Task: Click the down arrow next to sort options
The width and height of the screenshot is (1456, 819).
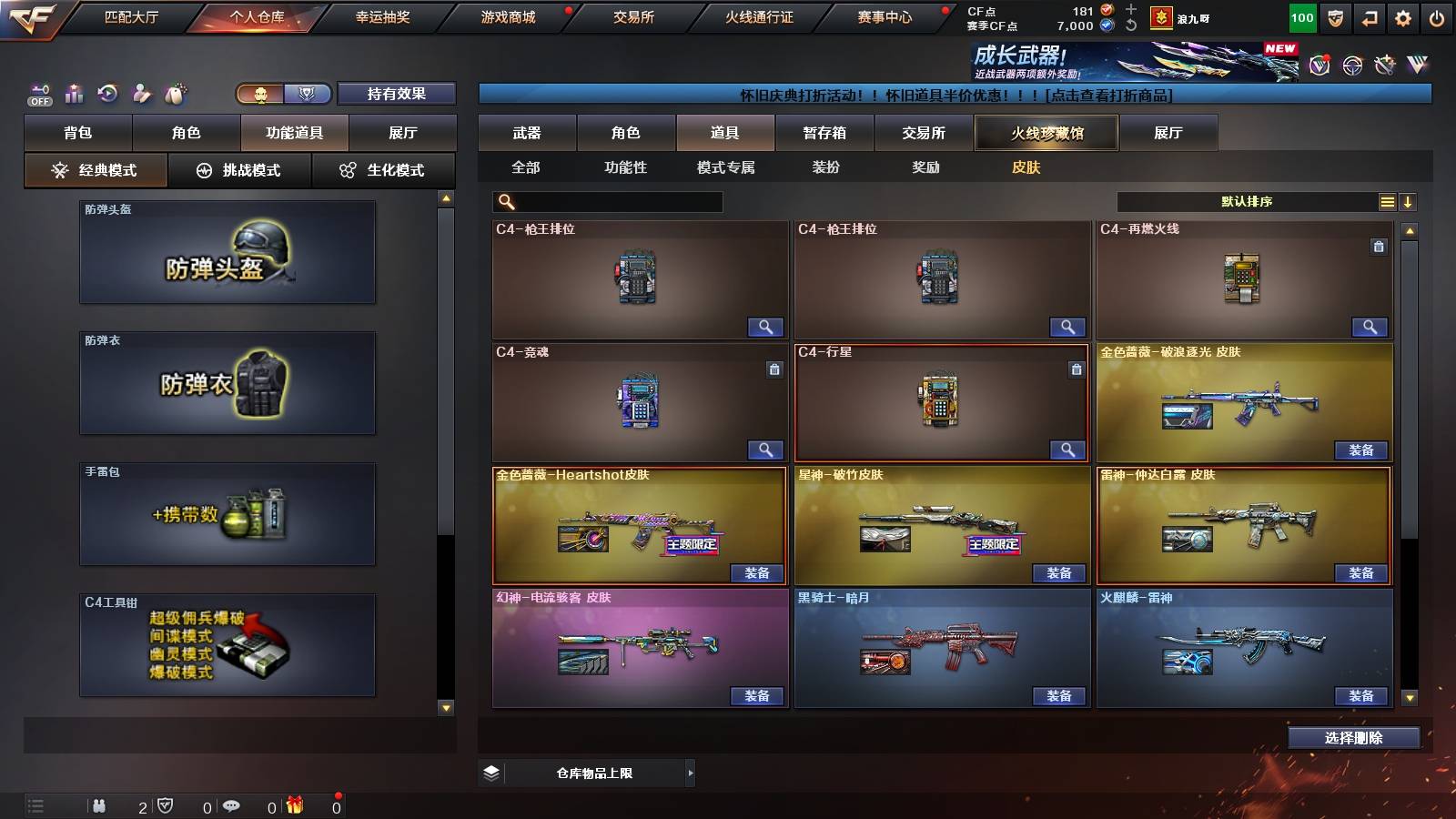Action: tap(1408, 201)
